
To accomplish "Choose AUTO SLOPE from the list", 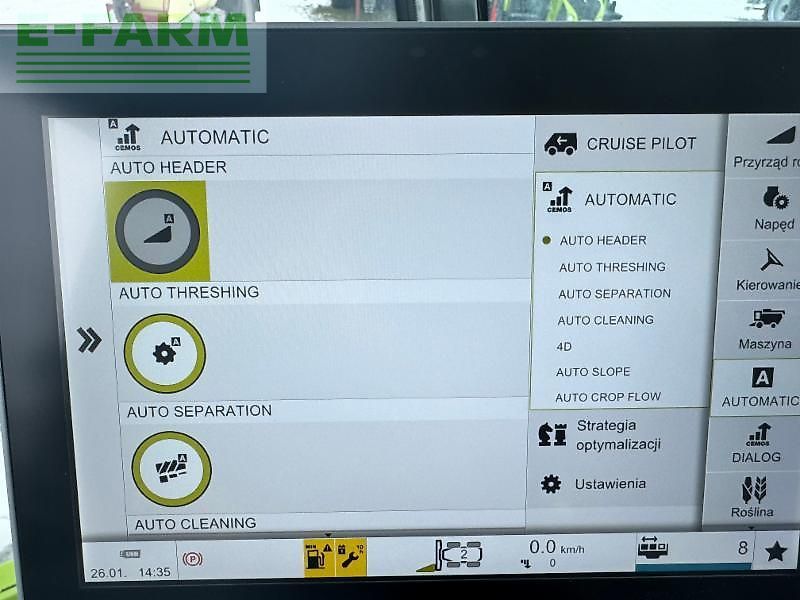I will pos(593,372).
